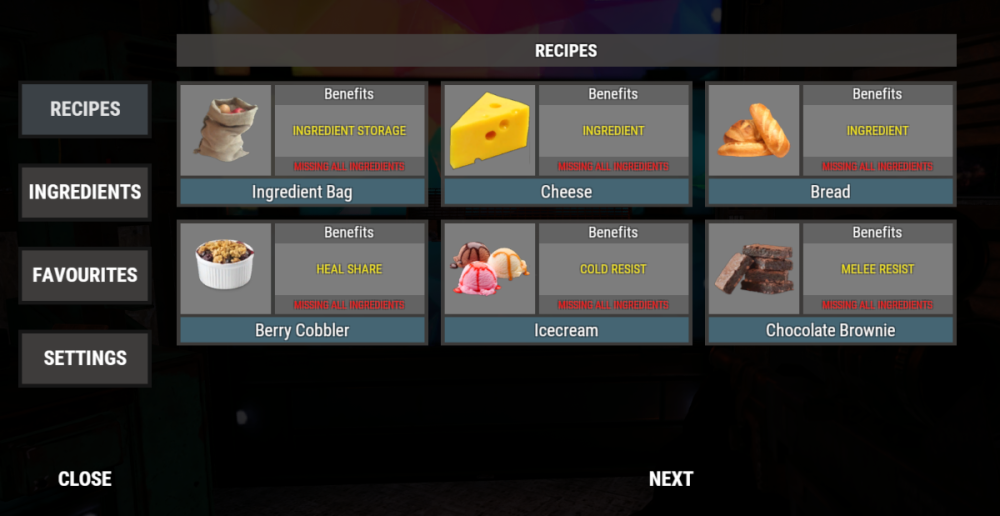
Task: Click the ice cream scoops image
Action: coord(490,269)
